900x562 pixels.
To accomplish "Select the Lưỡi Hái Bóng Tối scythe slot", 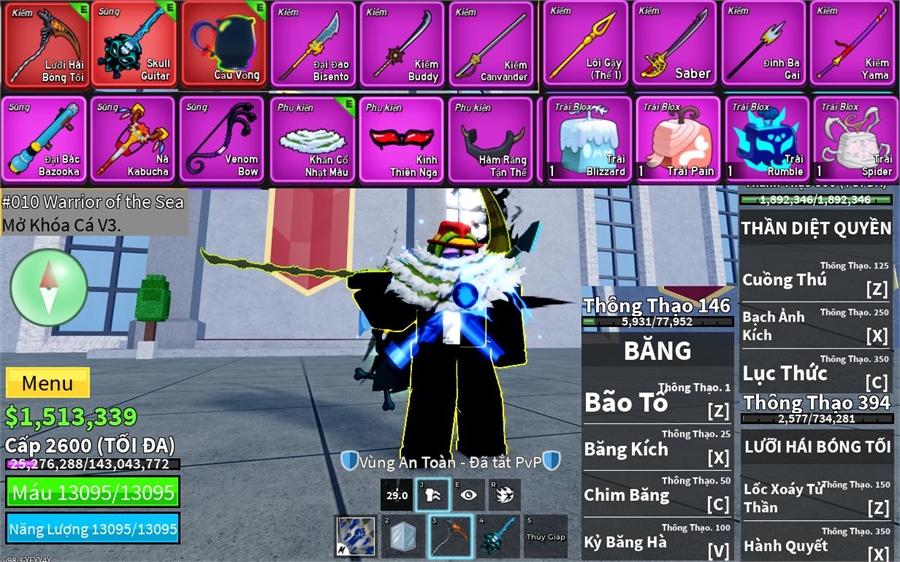I will [45, 44].
